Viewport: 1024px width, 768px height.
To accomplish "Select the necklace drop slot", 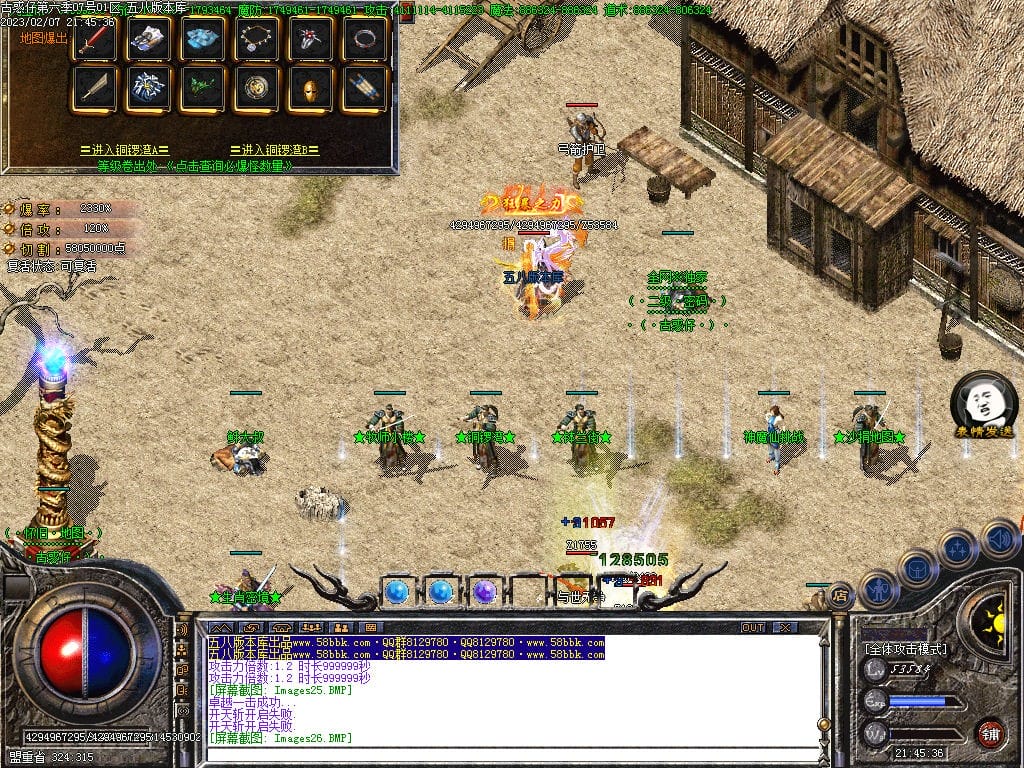I will click(x=256, y=39).
